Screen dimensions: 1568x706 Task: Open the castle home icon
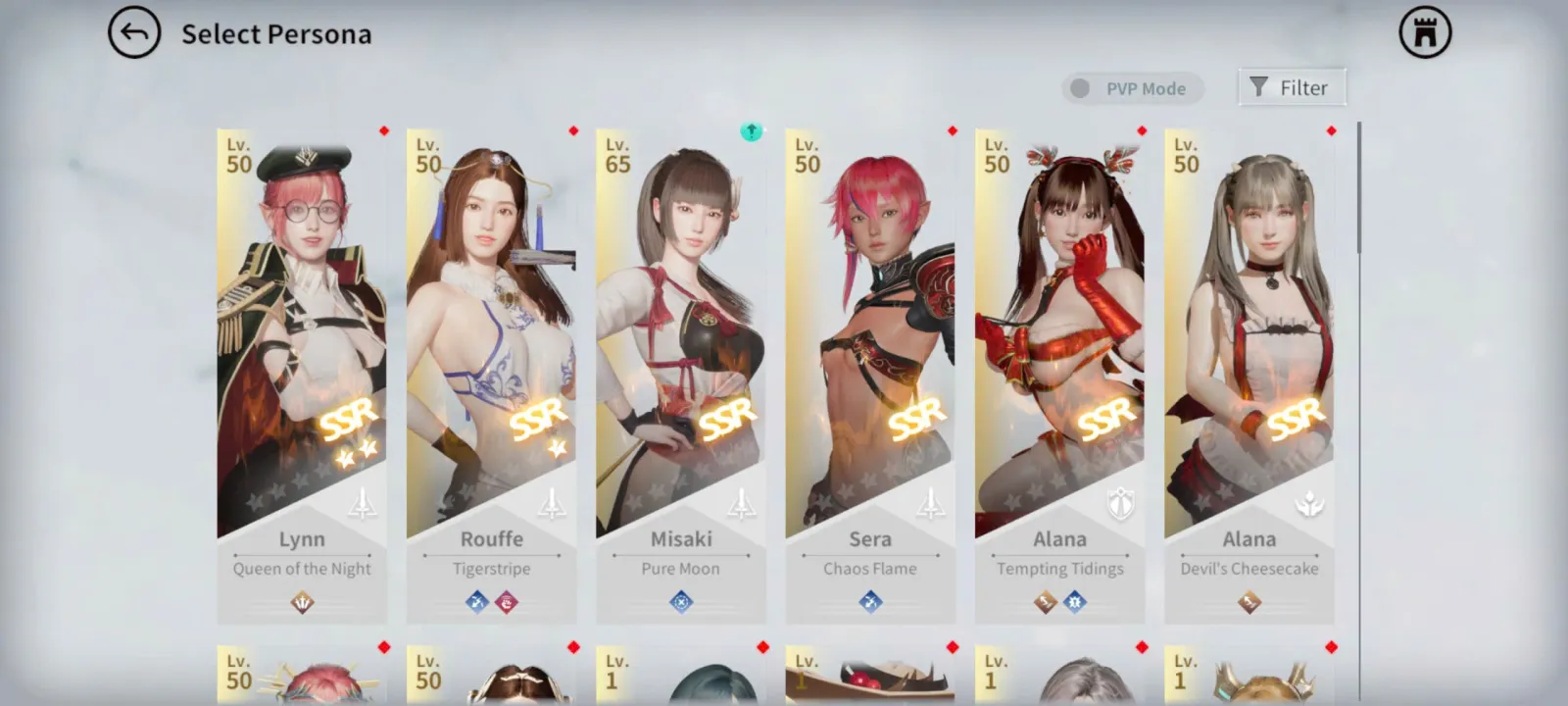point(1425,33)
